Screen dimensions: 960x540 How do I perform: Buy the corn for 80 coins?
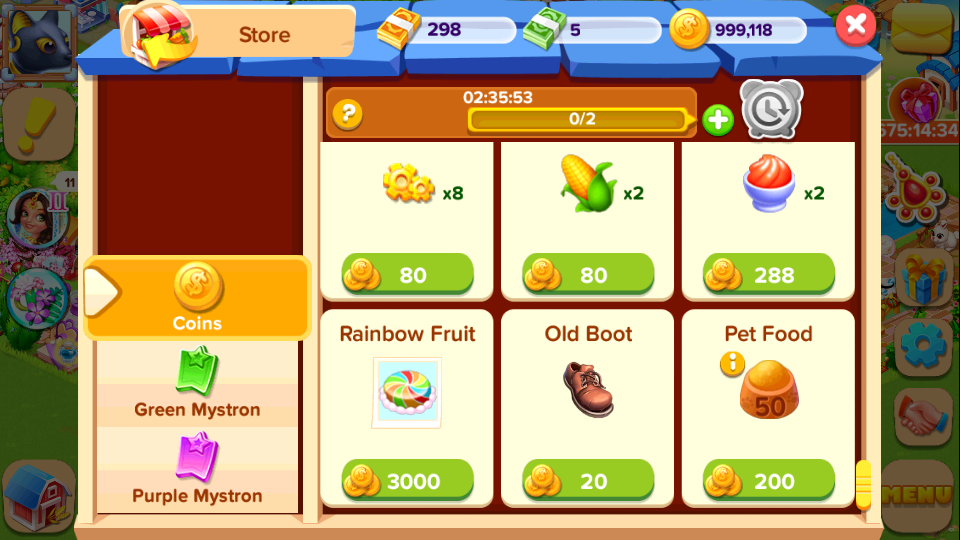589,275
